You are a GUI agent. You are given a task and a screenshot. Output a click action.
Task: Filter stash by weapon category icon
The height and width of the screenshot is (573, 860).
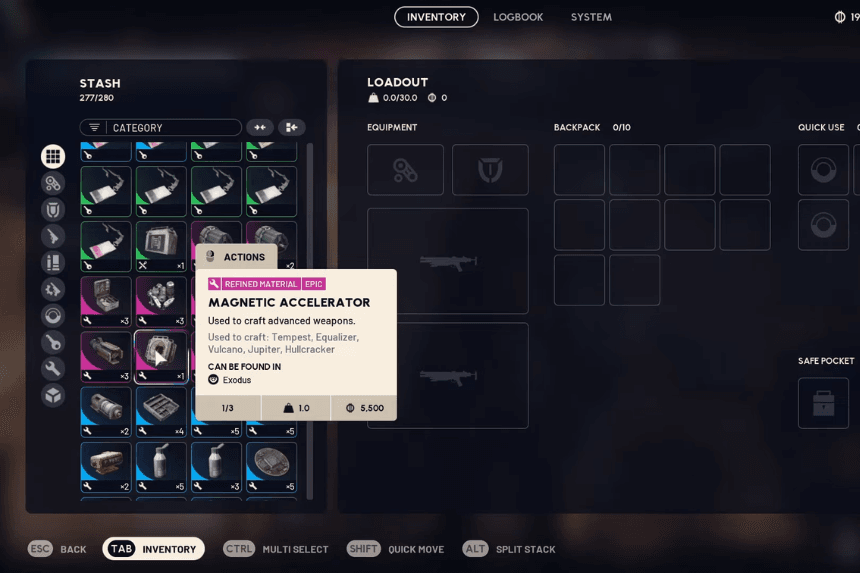click(x=53, y=236)
